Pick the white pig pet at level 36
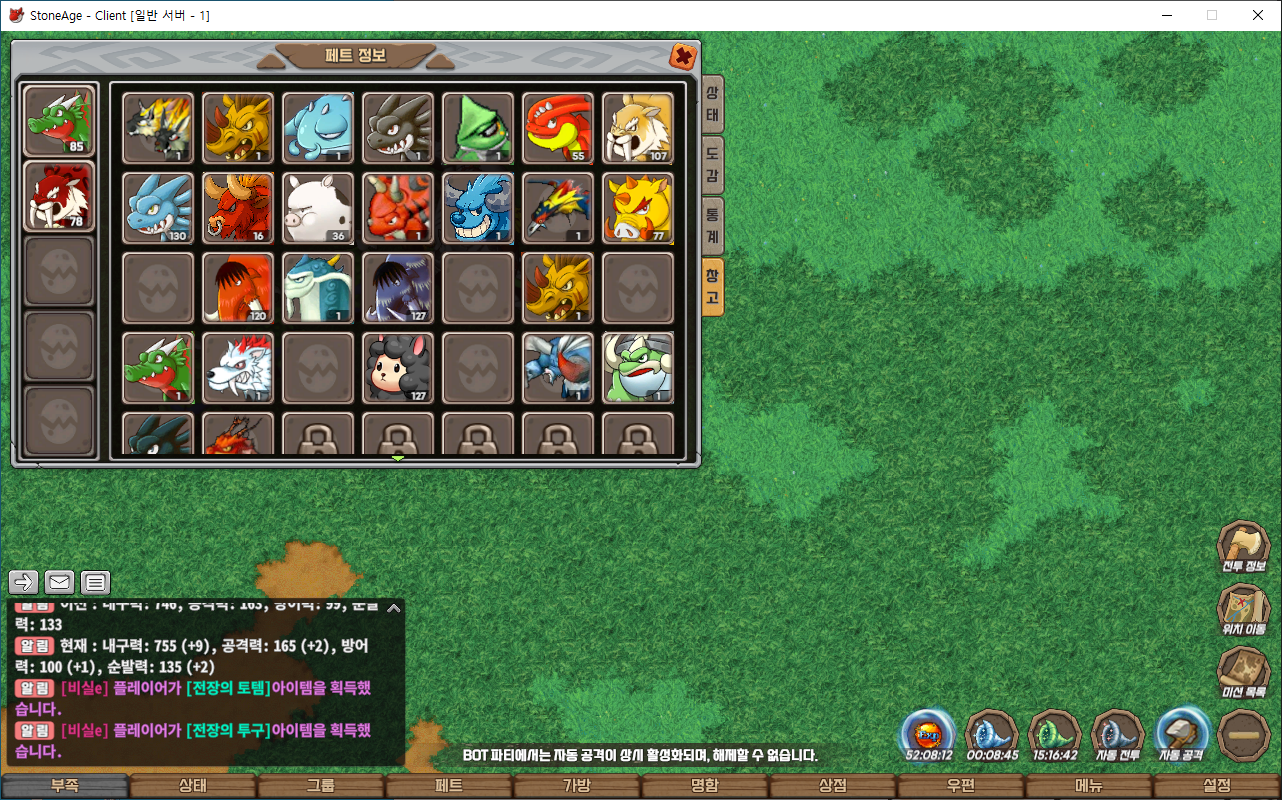 (318, 207)
